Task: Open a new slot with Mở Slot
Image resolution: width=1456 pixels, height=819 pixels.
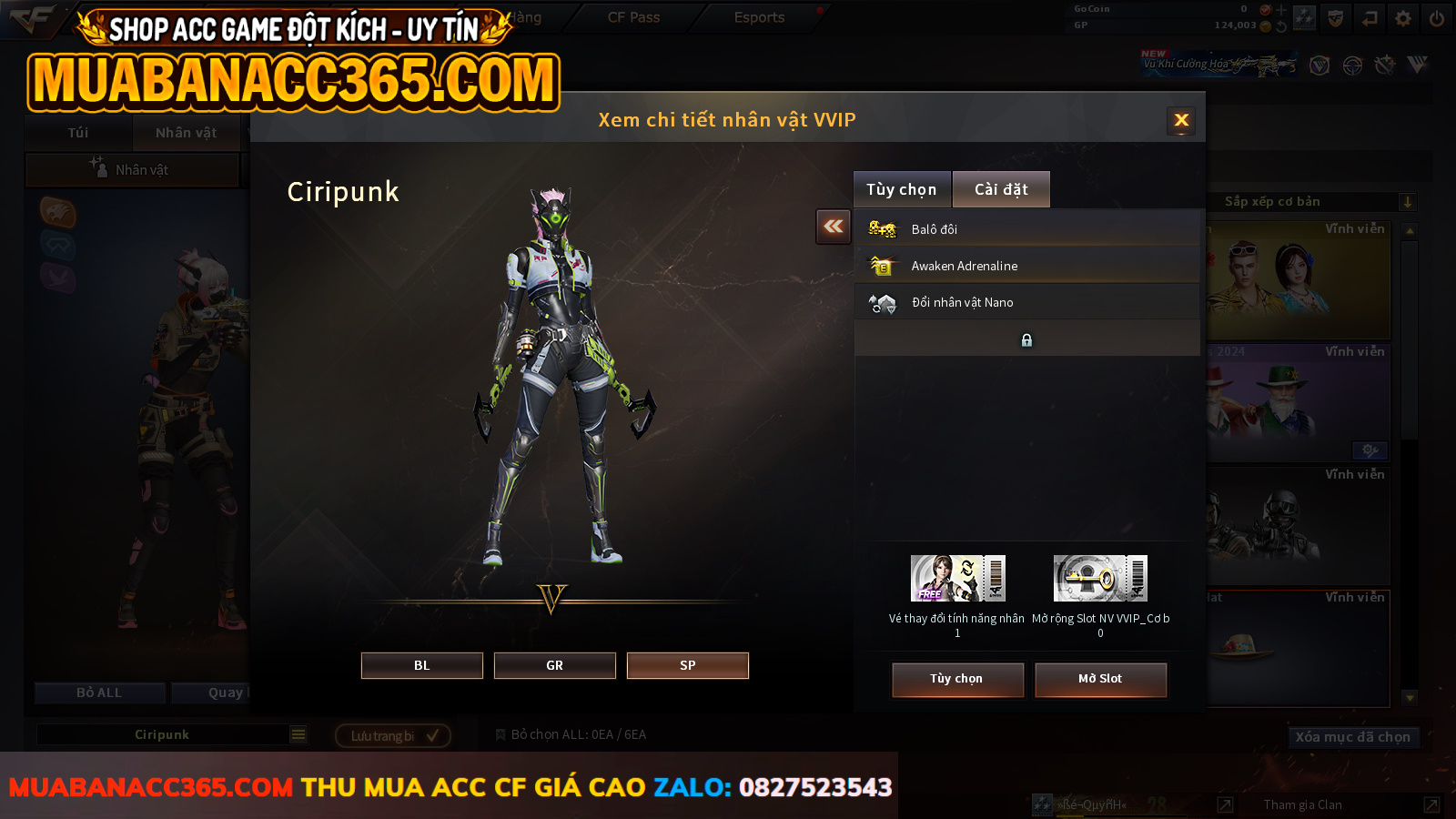Action: pos(1100,679)
